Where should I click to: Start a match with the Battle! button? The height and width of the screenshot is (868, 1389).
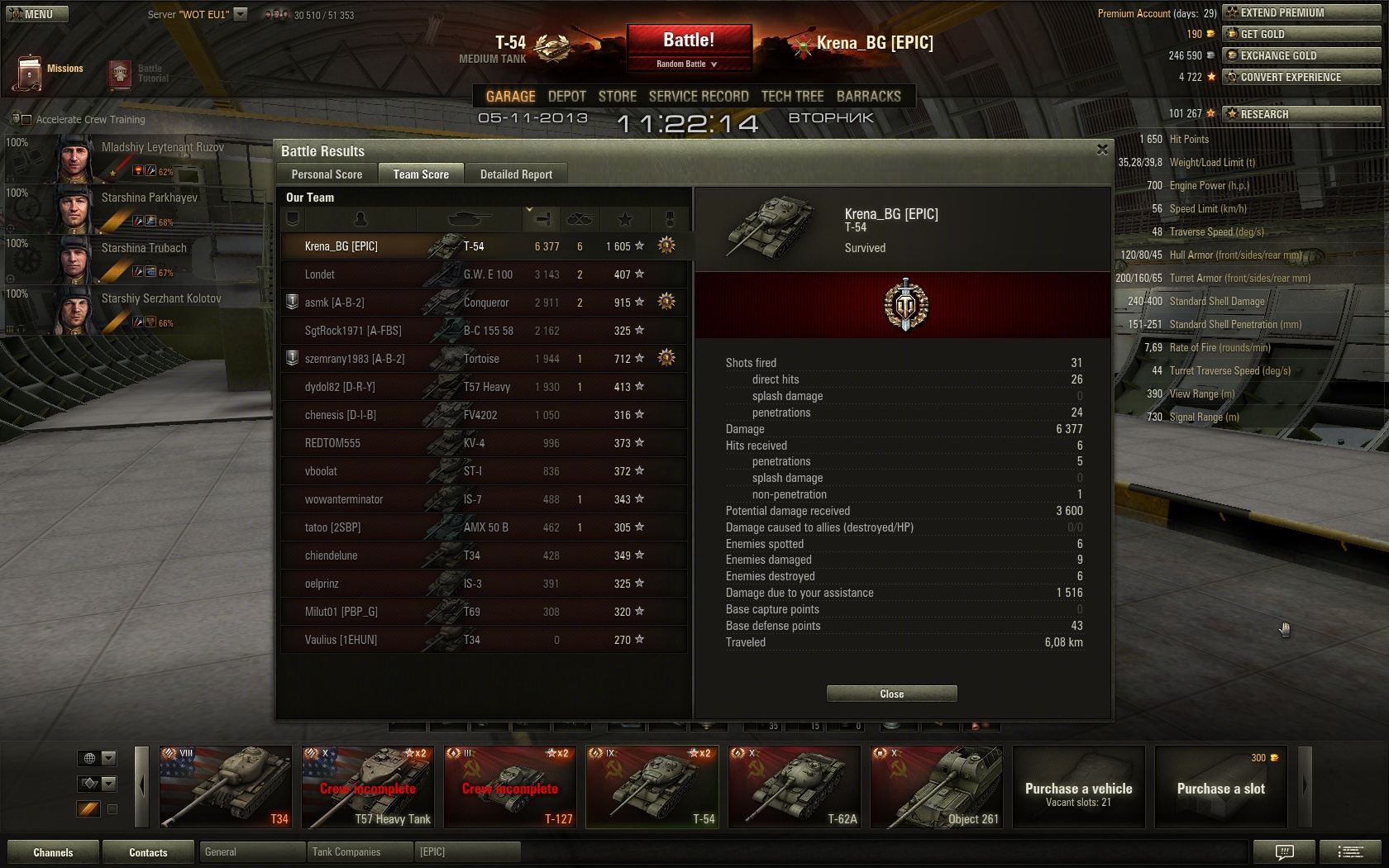click(x=689, y=41)
